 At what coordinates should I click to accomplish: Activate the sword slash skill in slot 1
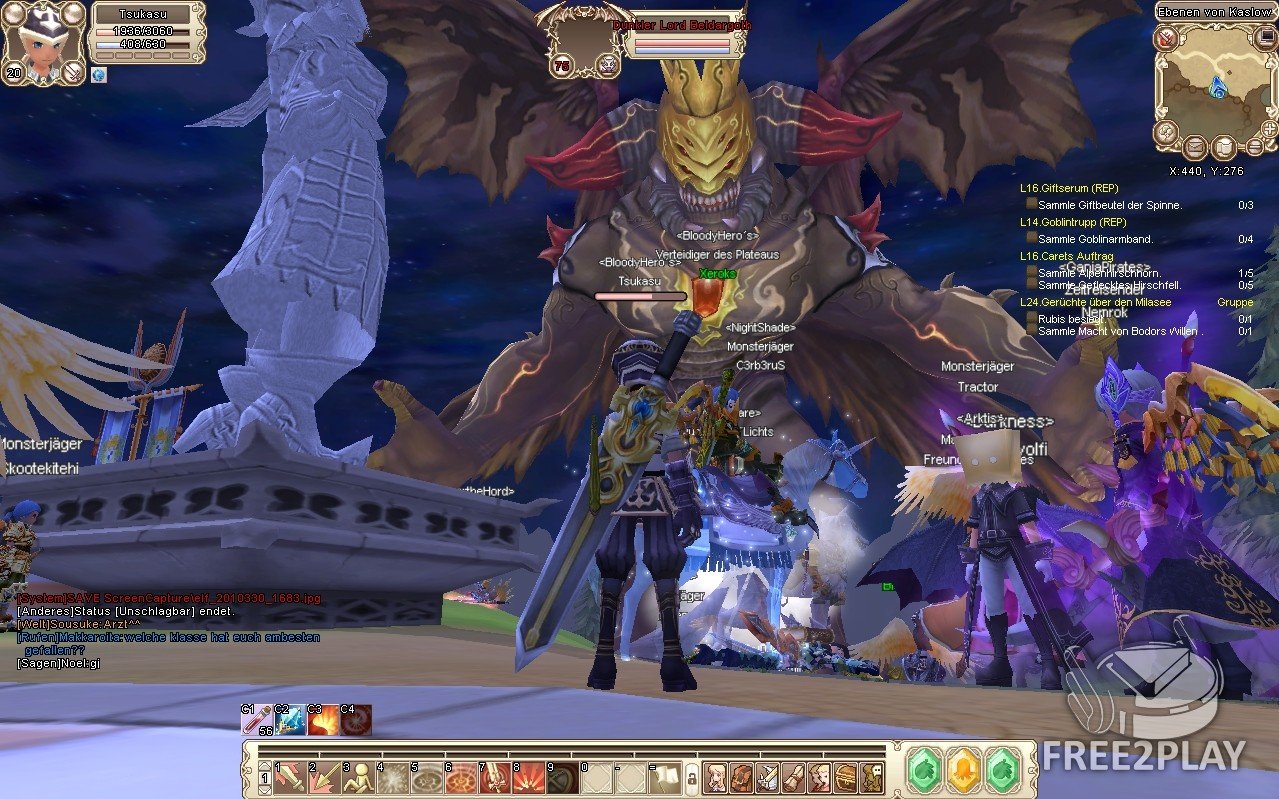tap(290, 776)
